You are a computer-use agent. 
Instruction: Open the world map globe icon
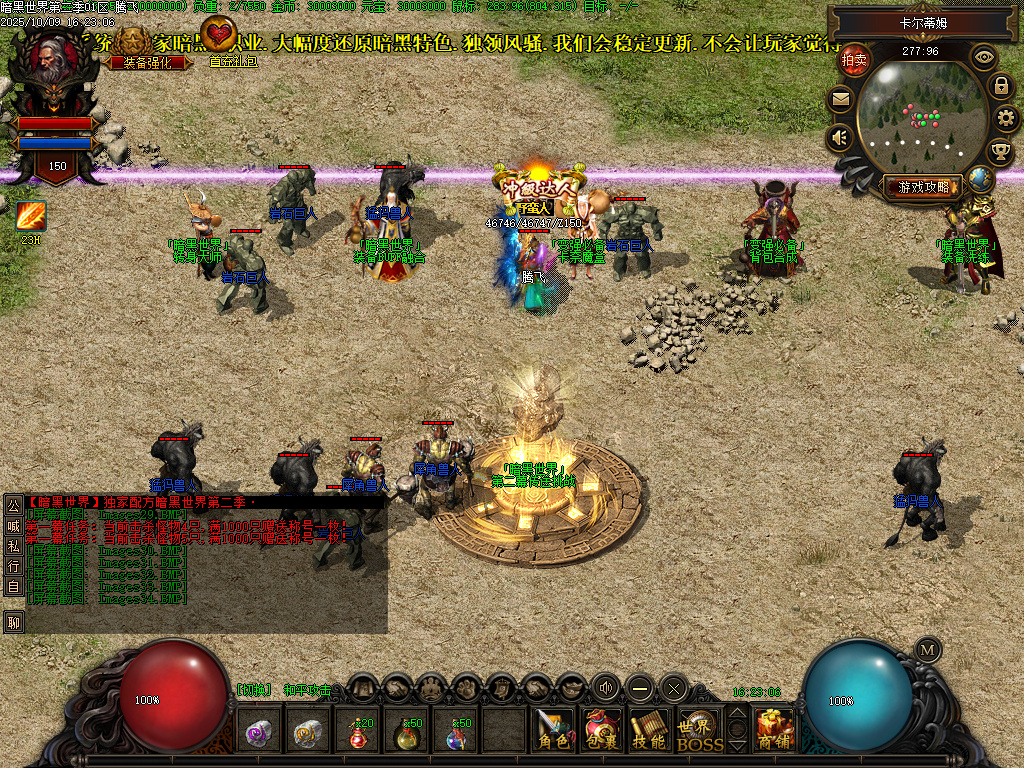click(981, 179)
